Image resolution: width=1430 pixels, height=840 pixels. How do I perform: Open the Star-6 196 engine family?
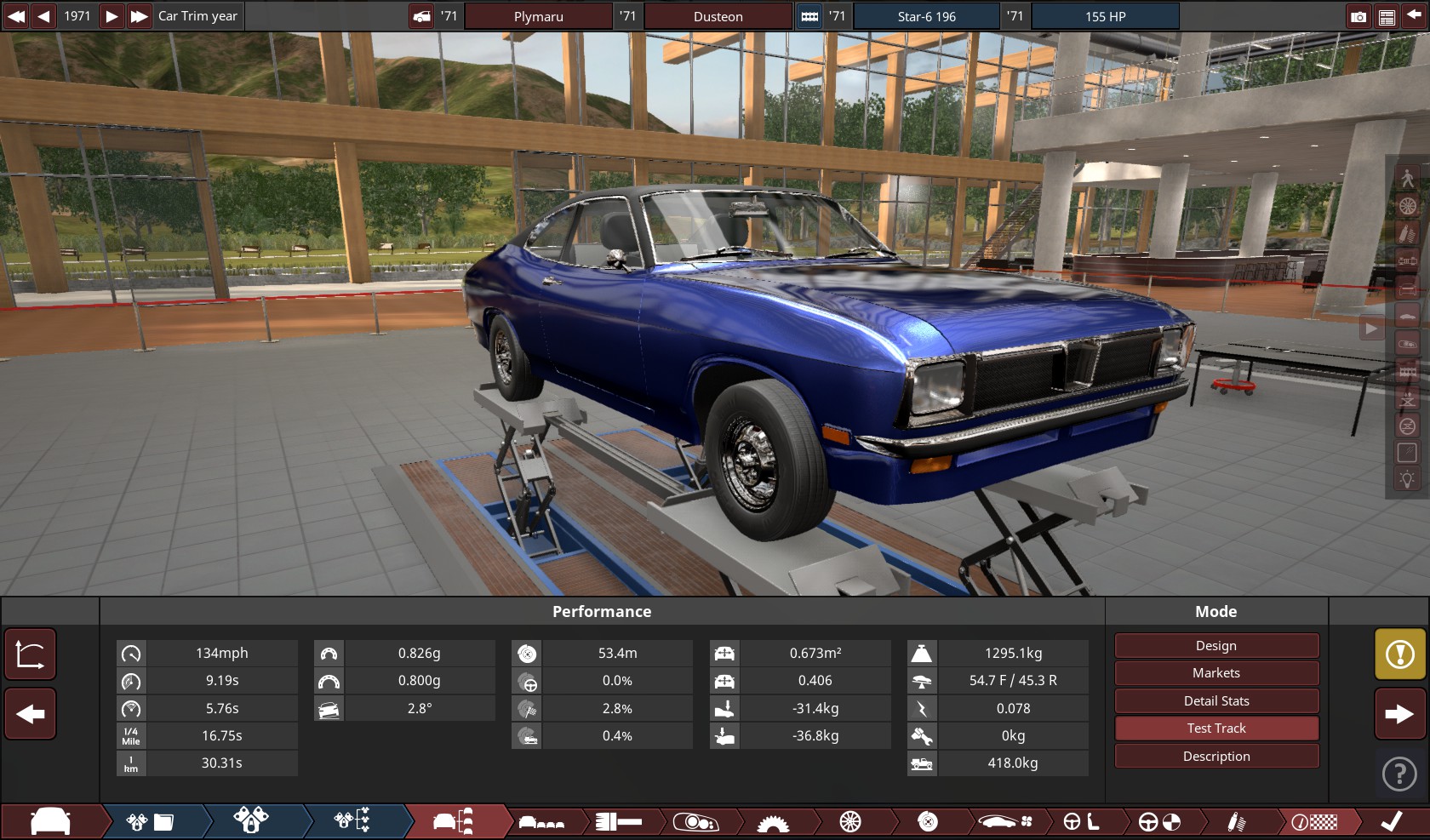pos(926,16)
